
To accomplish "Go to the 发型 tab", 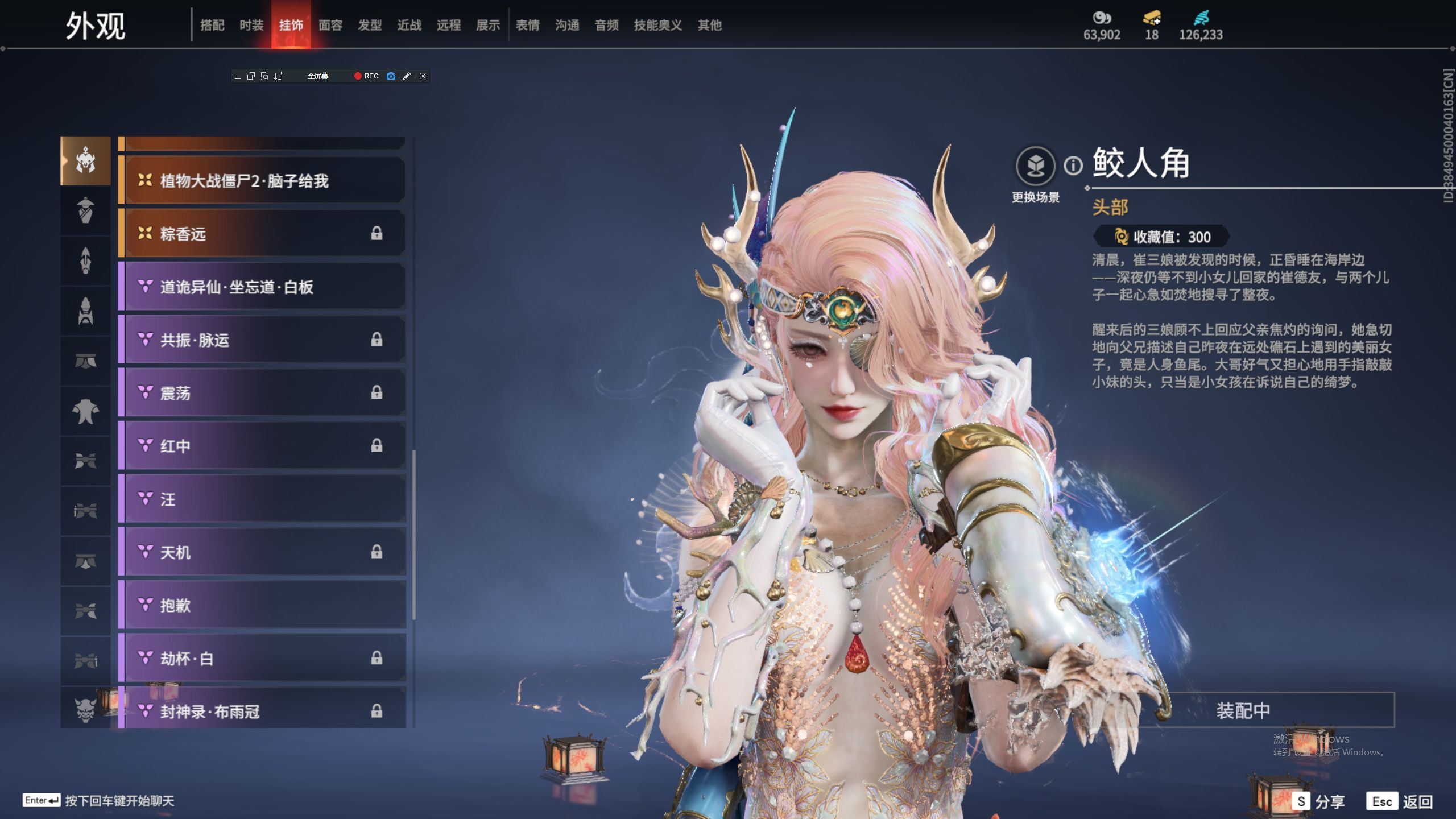I will tap(370, 25).
